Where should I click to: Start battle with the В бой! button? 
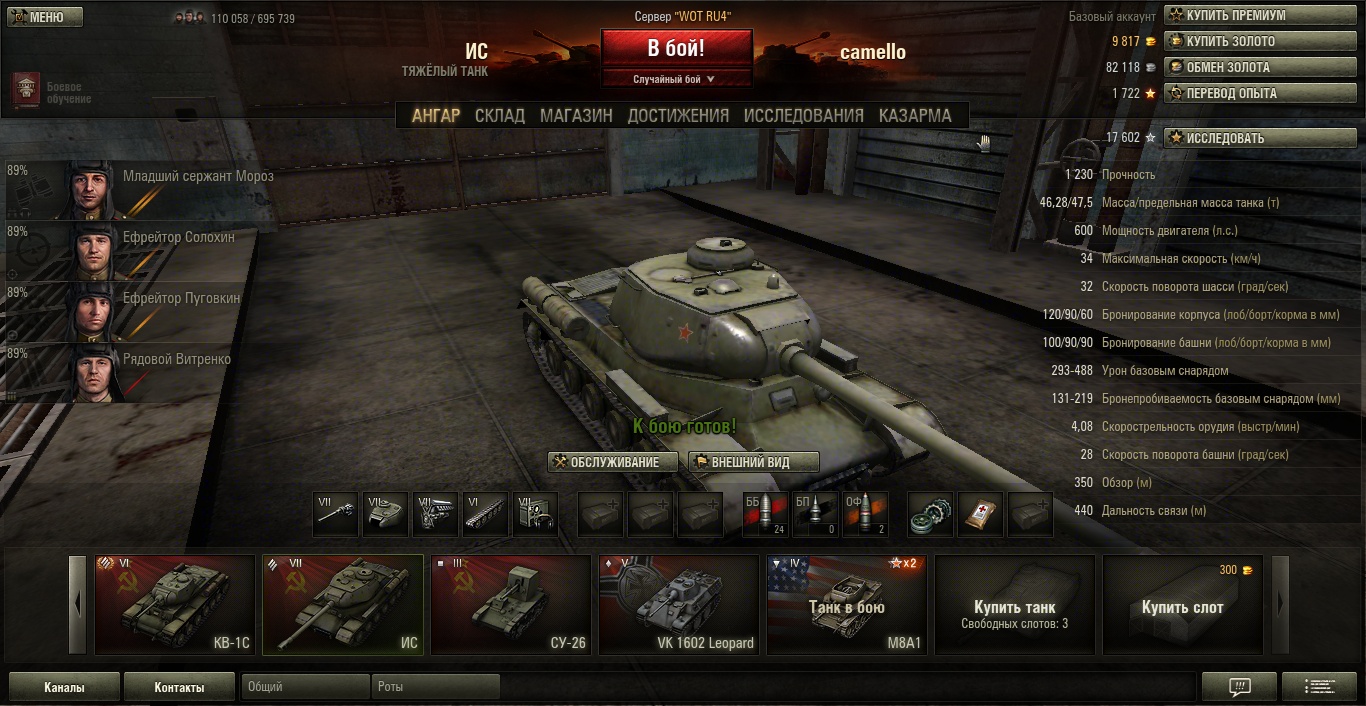coord(676,48)
